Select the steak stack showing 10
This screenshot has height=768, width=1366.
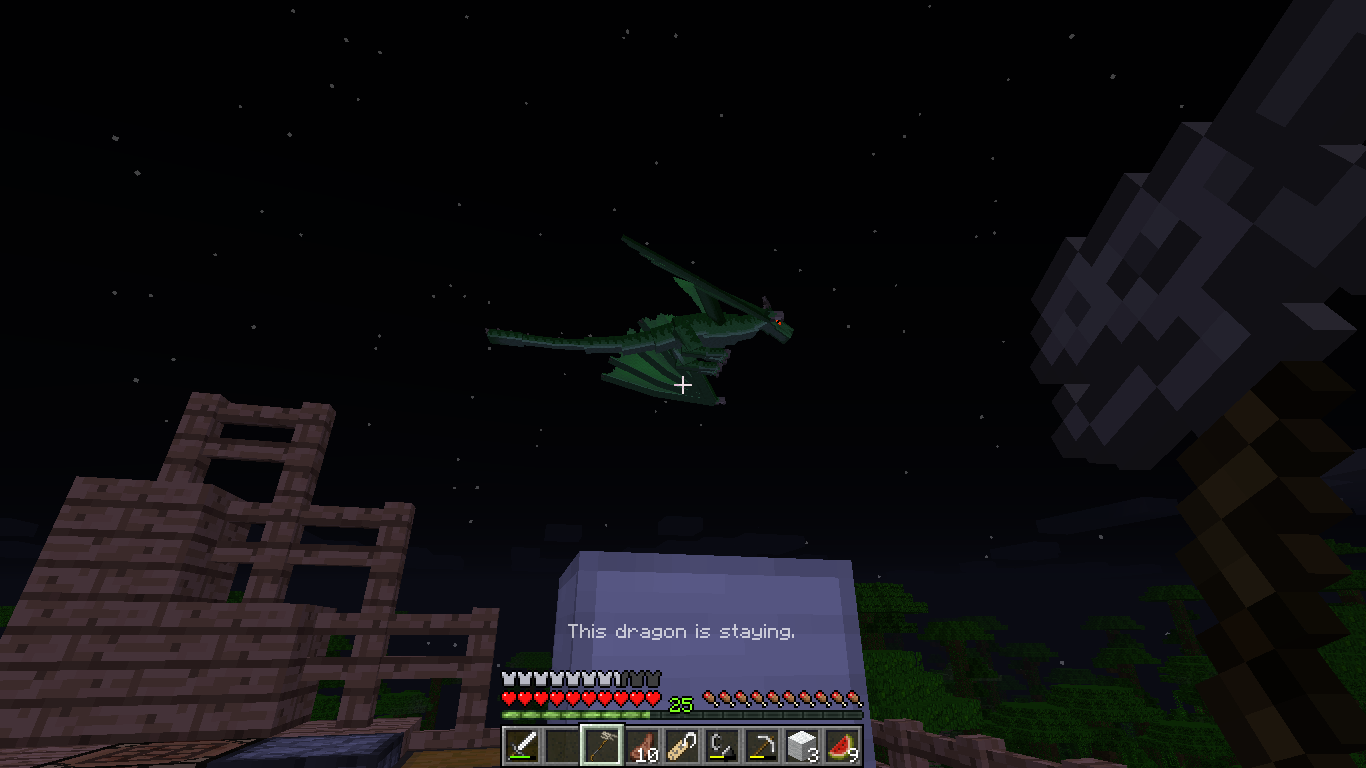point(643,745)
